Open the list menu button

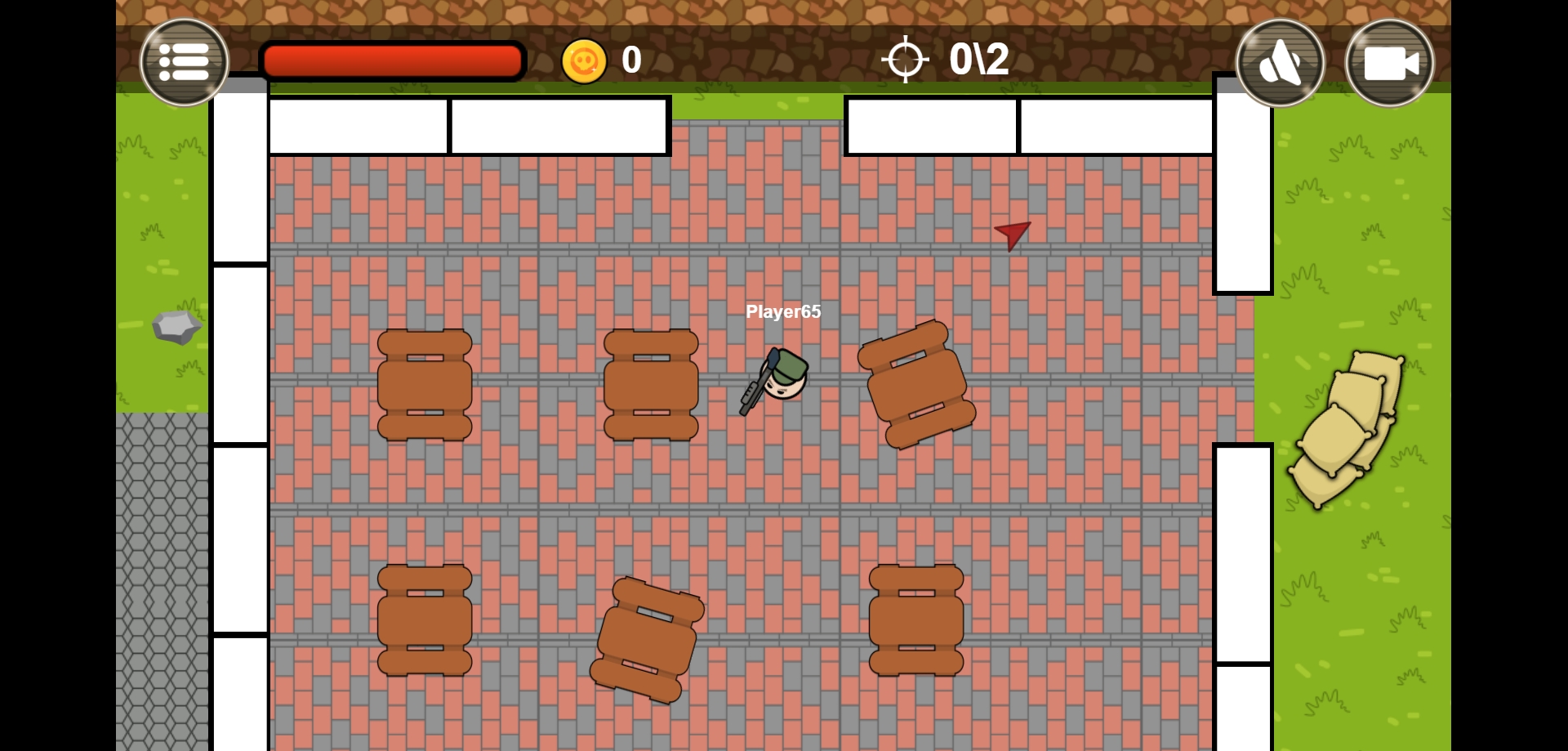point(184,62)
